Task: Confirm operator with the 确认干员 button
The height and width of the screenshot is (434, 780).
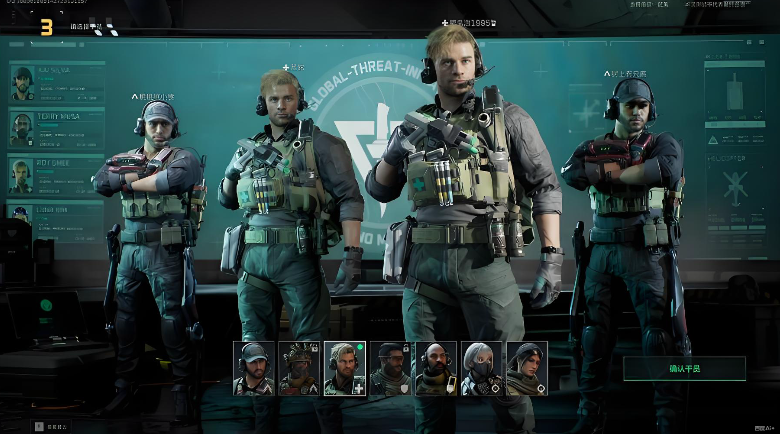Action: [x=684, y=368]
